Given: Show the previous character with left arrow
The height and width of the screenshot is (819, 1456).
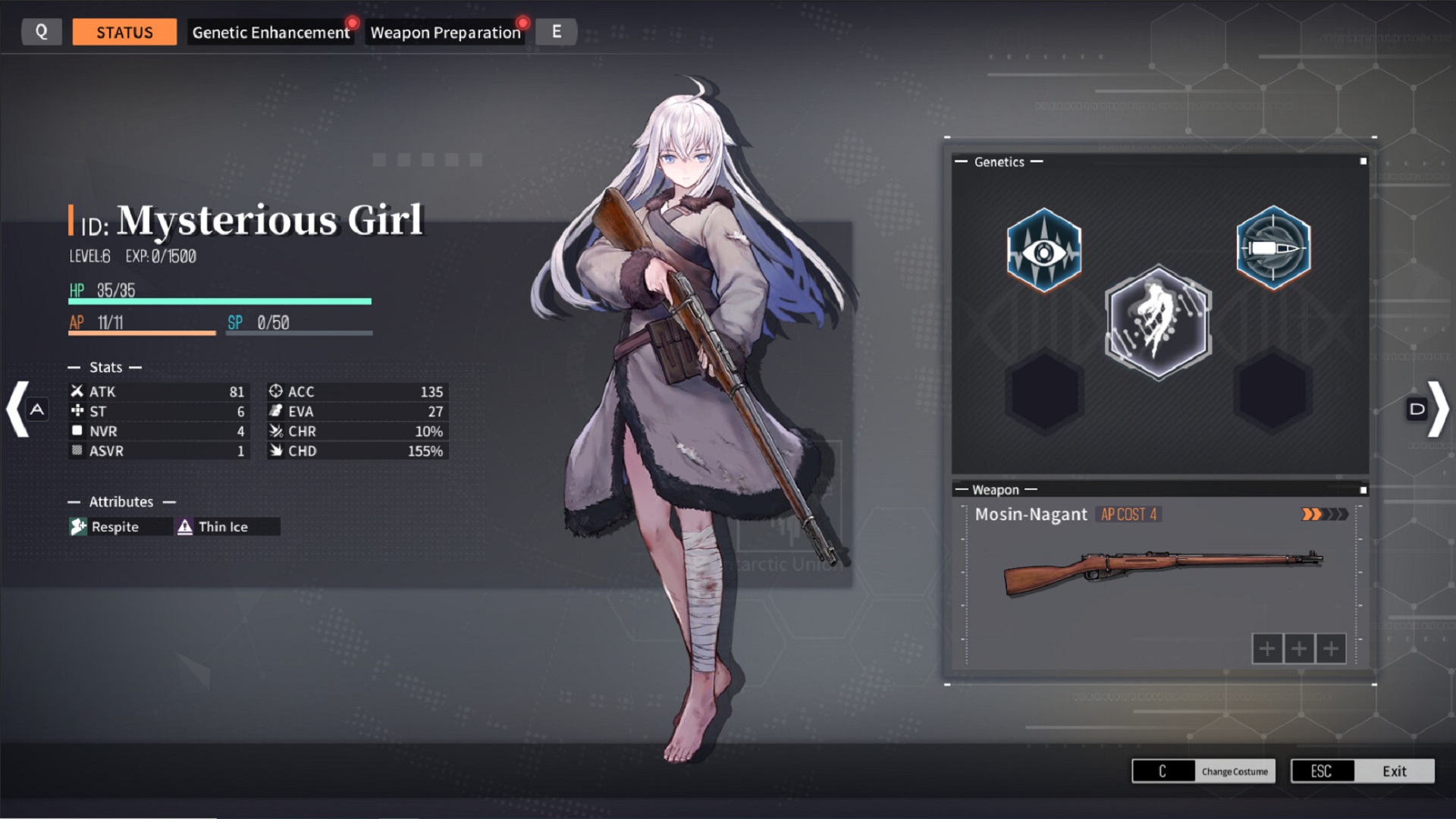Looking at the screenshot, I should click(x=19, y=409).
